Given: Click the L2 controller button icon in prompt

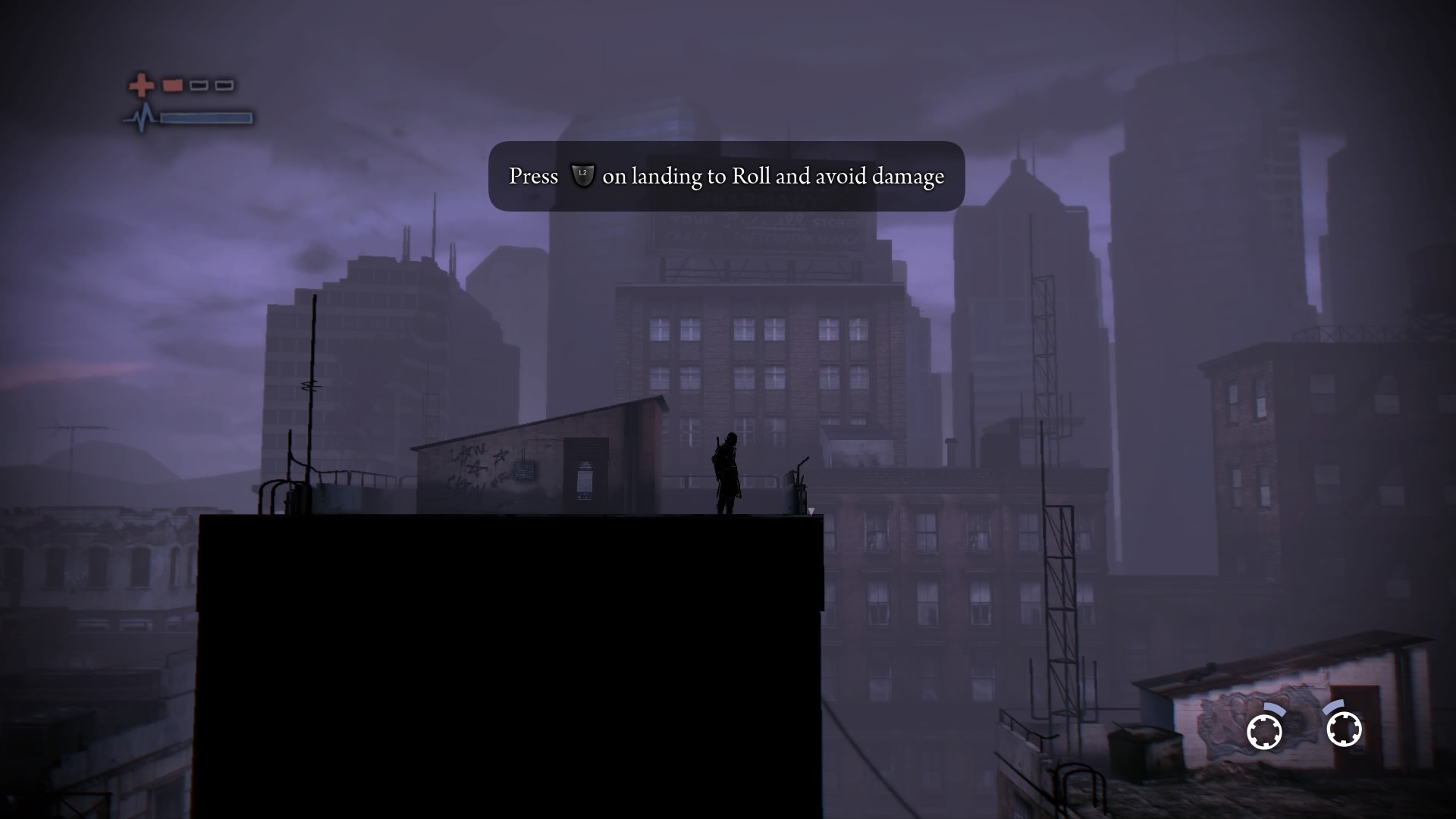Looking at the screenshot, I should pos(582,175).
